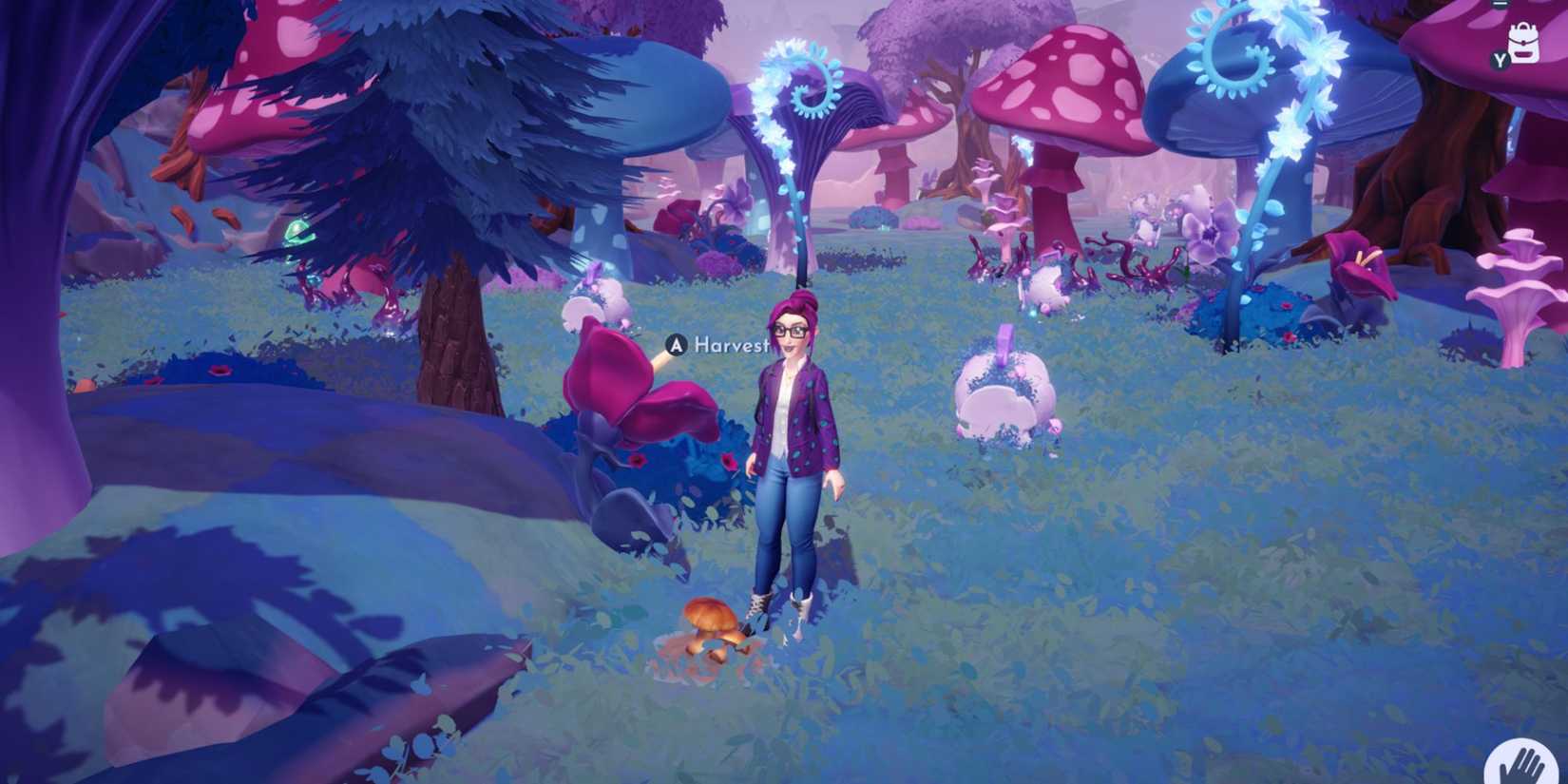Click the A button circle in the Harvest prompt
The height and width of the screenshot is (784, 1568).
point(675,347)
